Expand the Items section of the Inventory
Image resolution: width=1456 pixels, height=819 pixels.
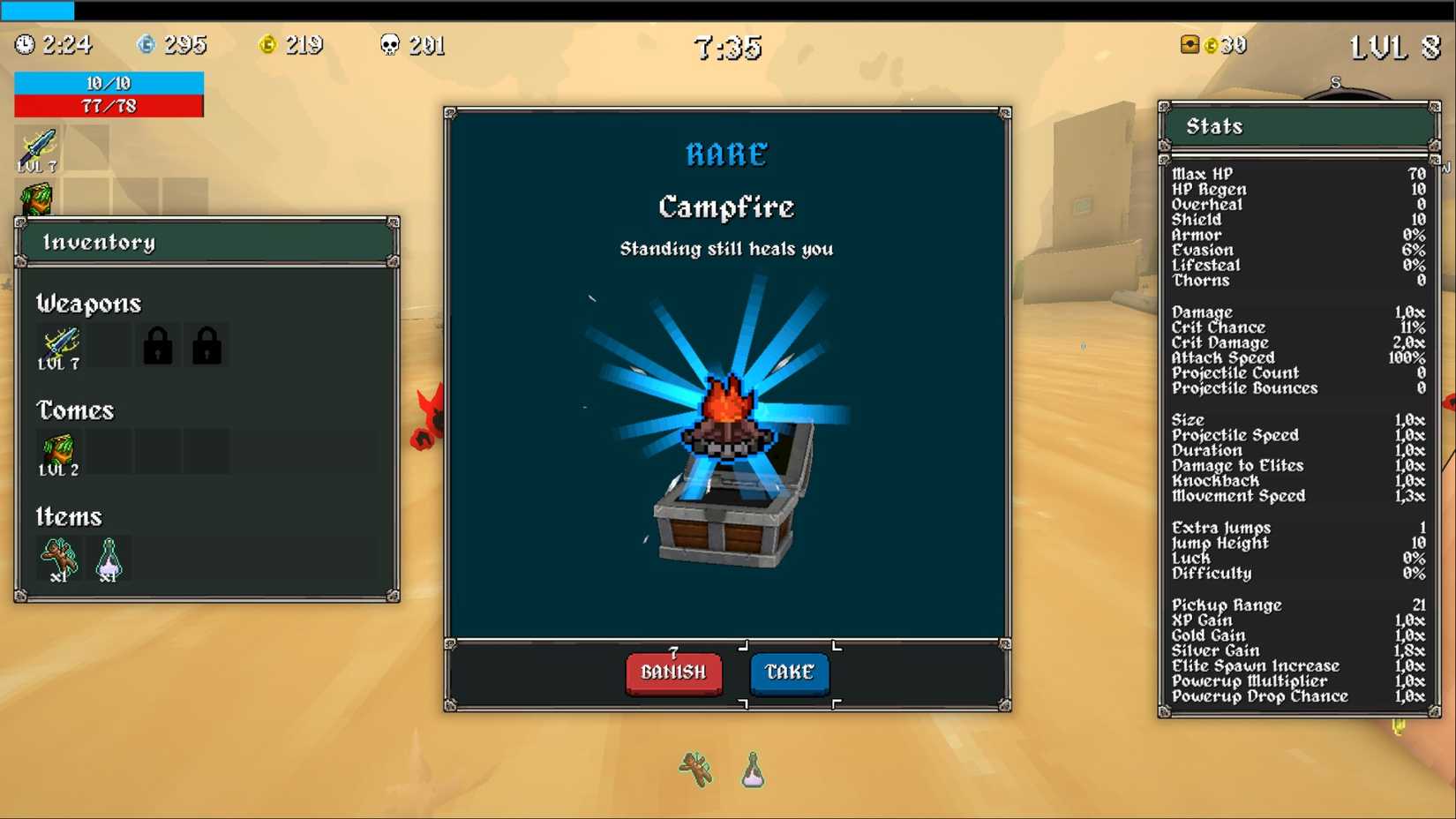click(x=69, y=516)
